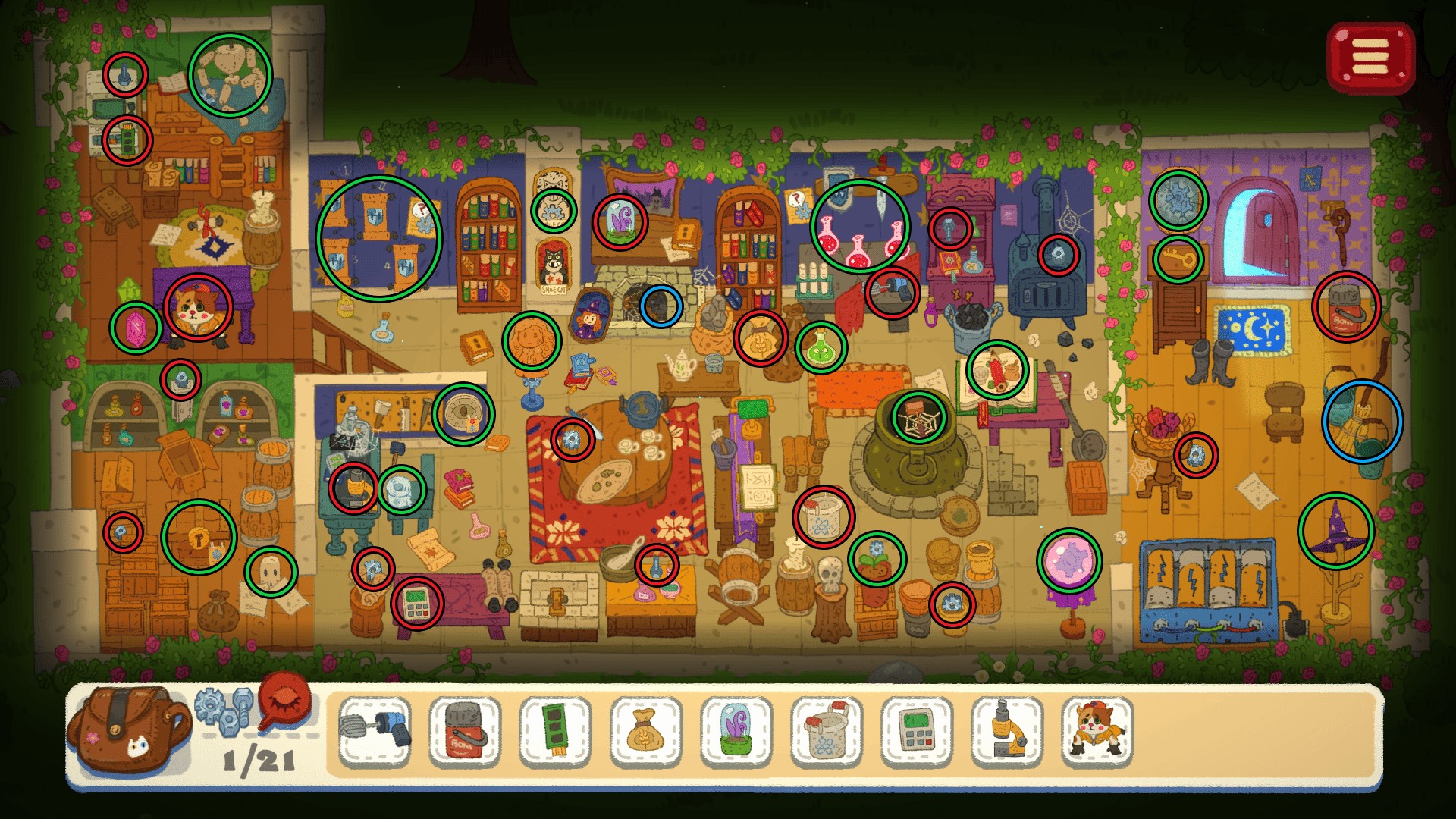The width and height of the screenshot is (1456, 819).
Task: Select the red jar item slot
Action: [465, 731]
